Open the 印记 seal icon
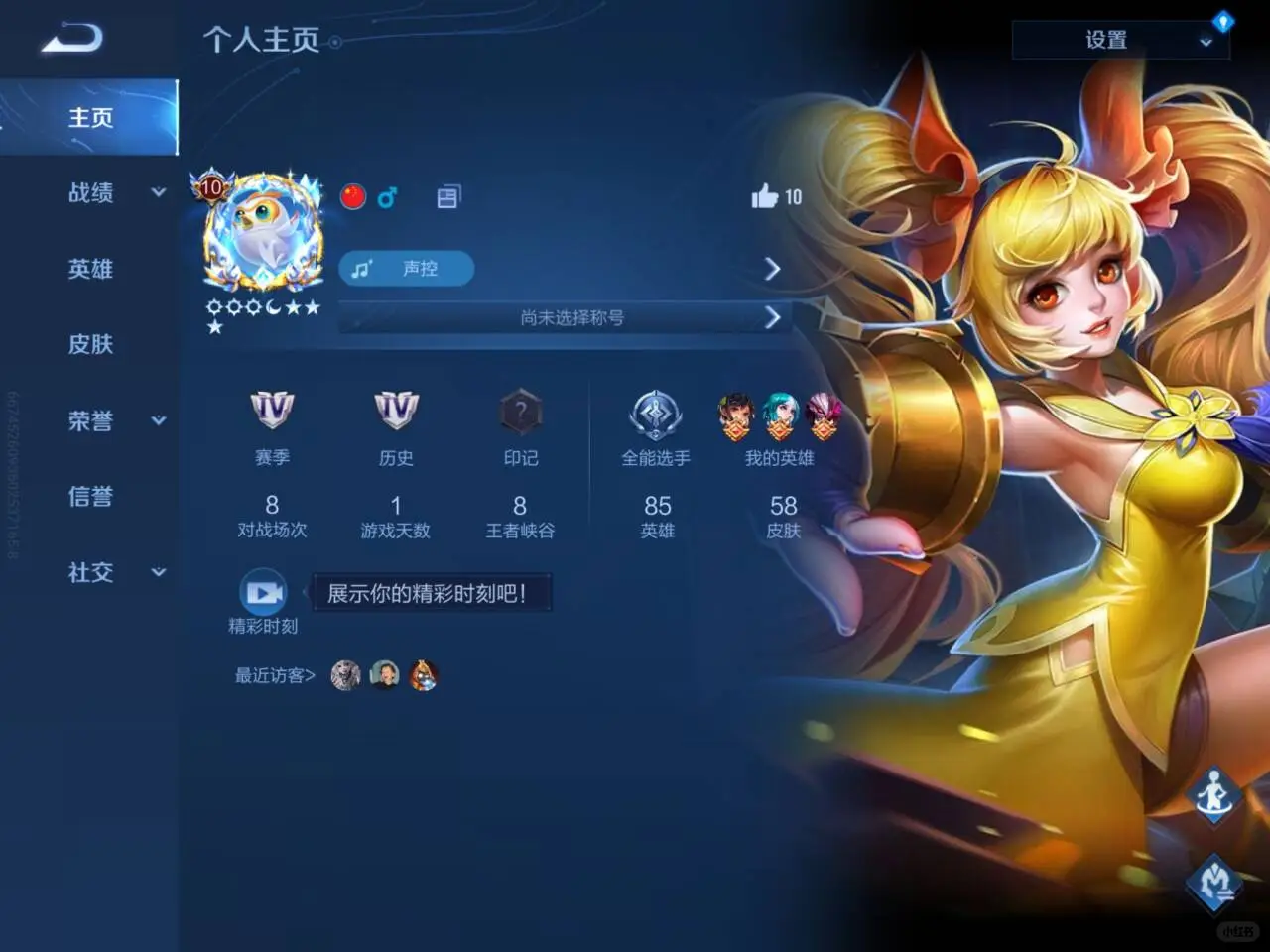The height and width of the screenshot is (952, 1270). tap(520, 410)
